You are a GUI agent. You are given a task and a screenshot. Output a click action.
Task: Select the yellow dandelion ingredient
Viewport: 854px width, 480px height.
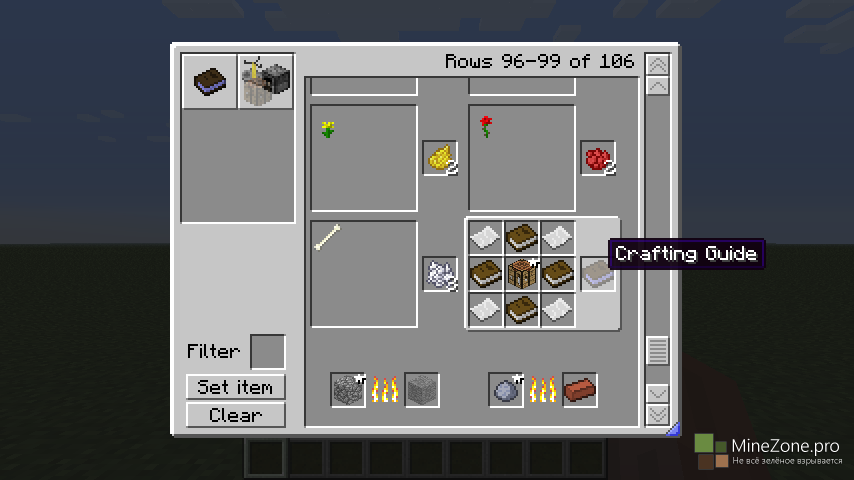[328, 128]
